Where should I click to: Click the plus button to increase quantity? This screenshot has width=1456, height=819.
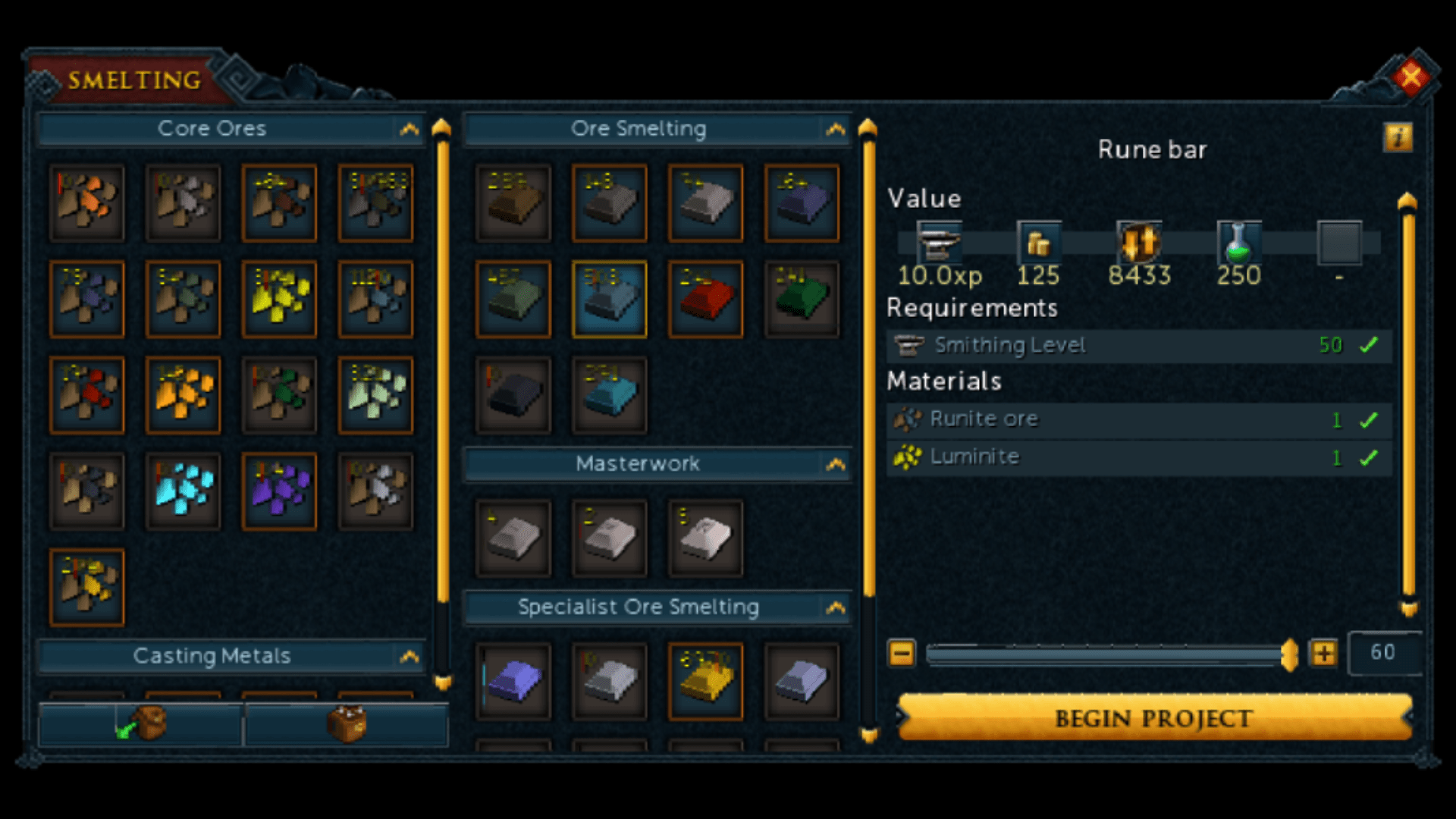tap(1323, 652)
